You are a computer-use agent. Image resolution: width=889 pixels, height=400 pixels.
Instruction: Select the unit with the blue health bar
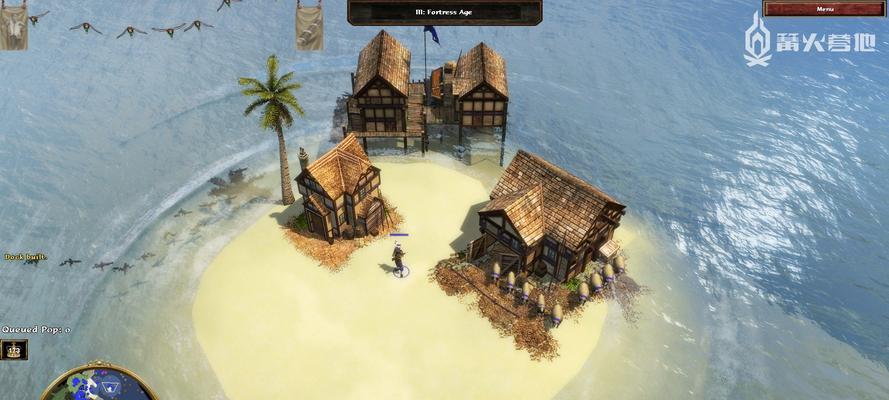coord(399,258)
